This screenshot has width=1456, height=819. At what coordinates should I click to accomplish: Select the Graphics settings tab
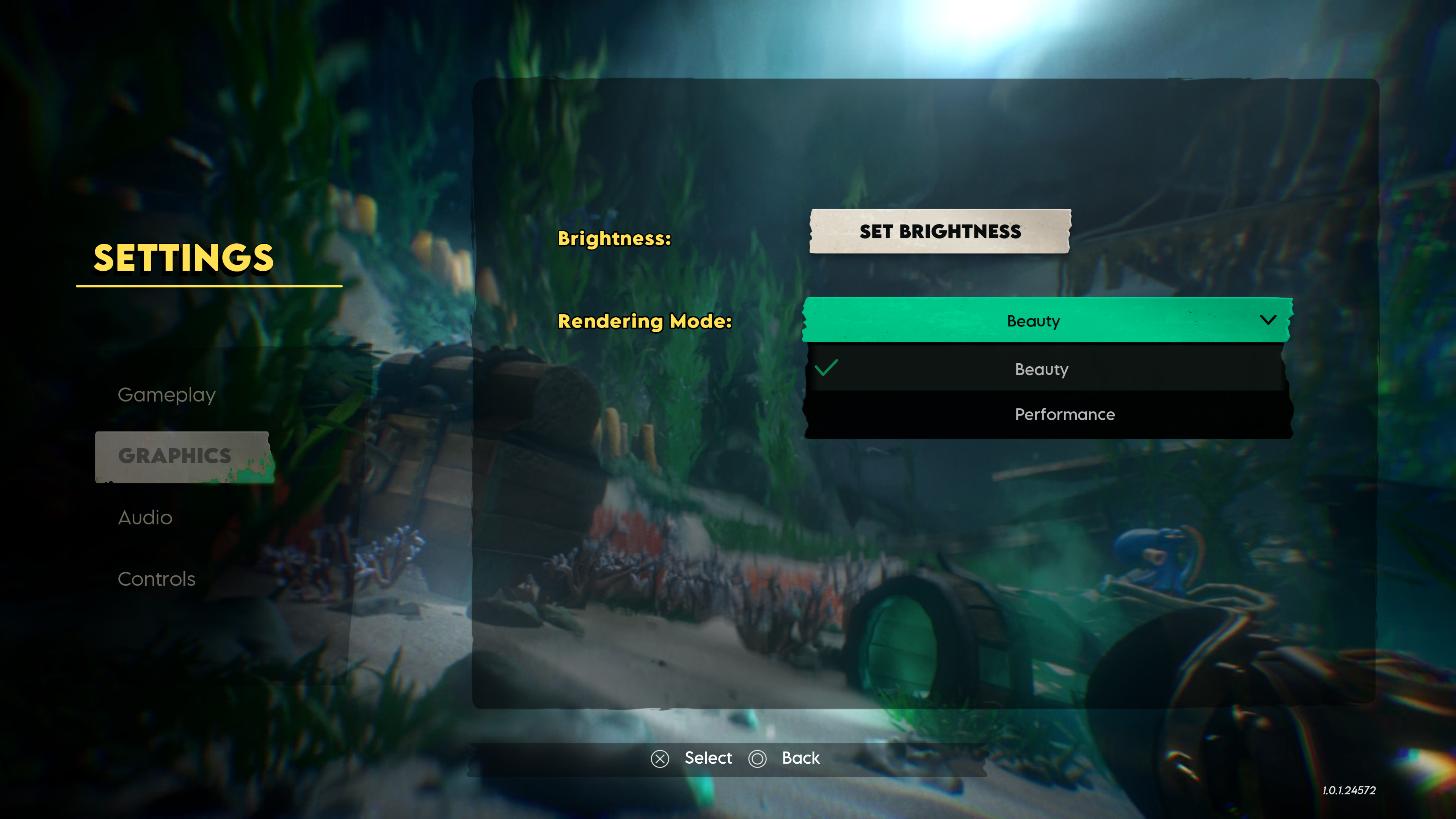click(175, 455)
